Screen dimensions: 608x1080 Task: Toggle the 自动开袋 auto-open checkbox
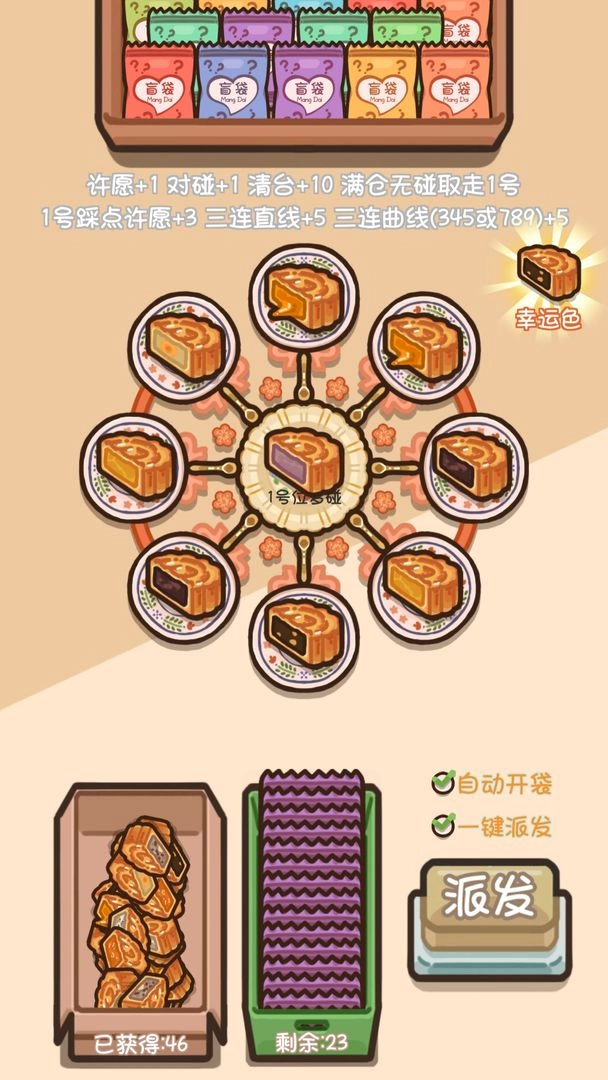[x=443, y=783]
